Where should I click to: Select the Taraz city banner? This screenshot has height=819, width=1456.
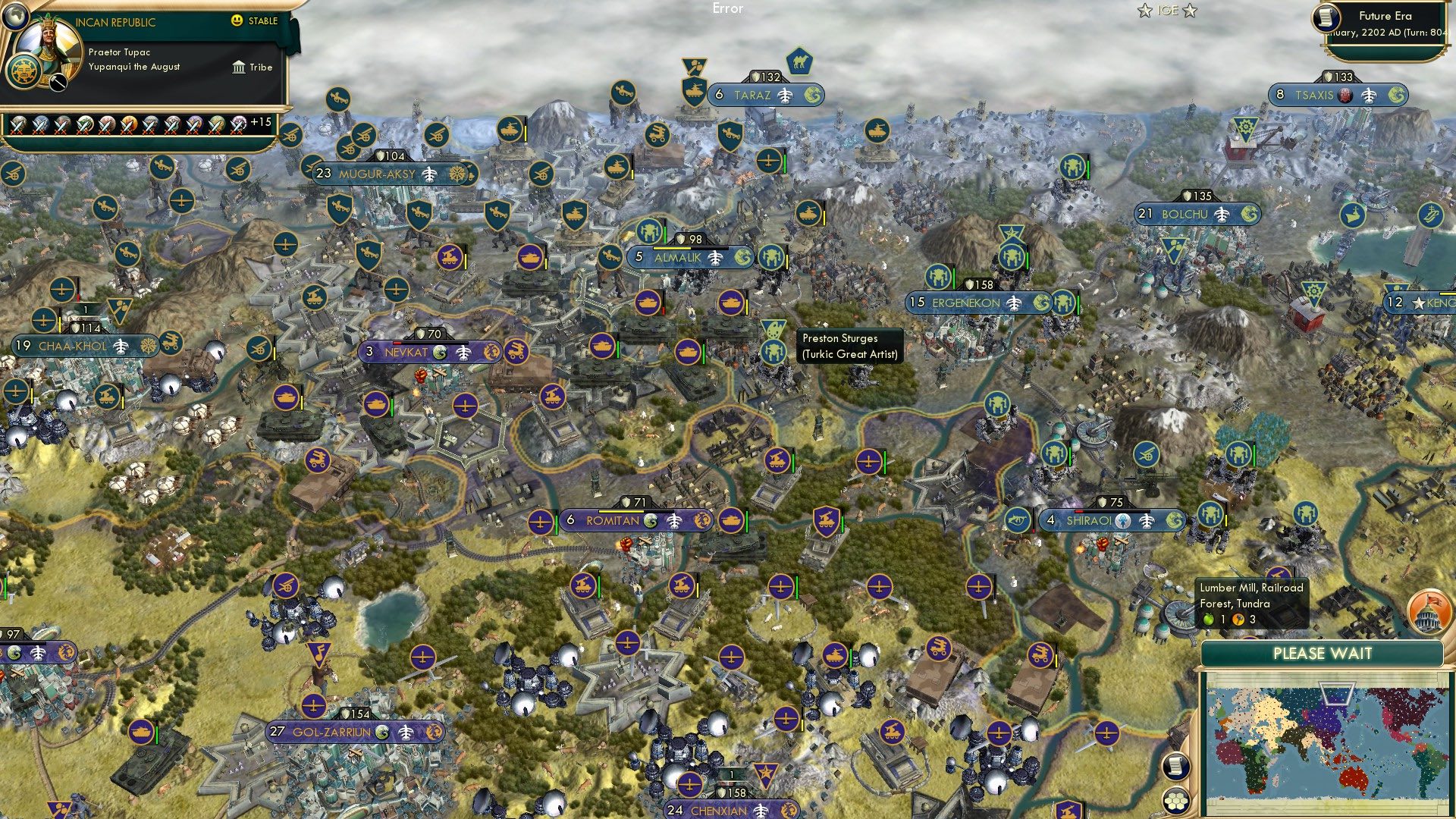coord(752,95)
